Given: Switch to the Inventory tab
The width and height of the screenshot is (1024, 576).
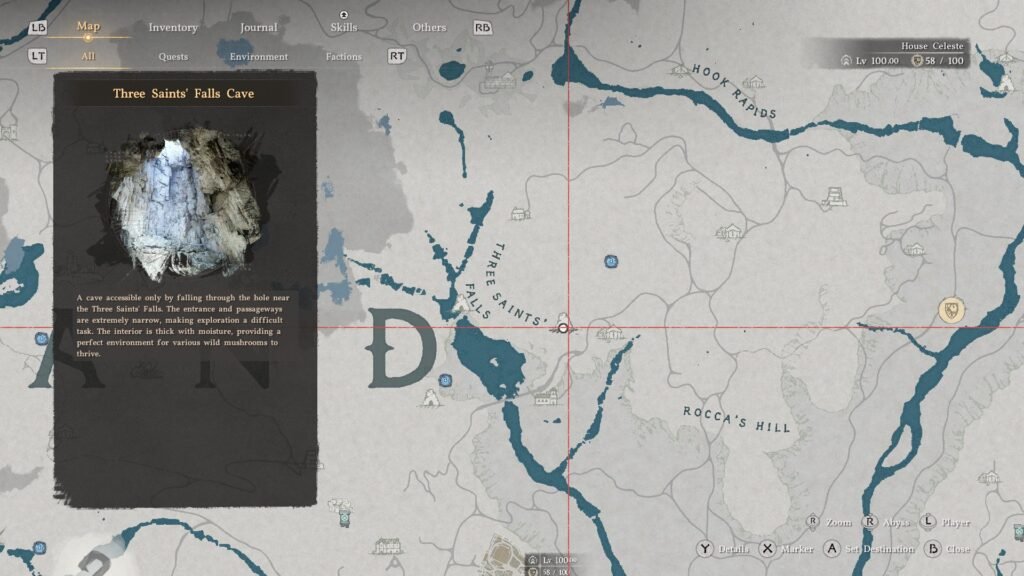Looking at the screenshot, I should [x=173, y=27].
